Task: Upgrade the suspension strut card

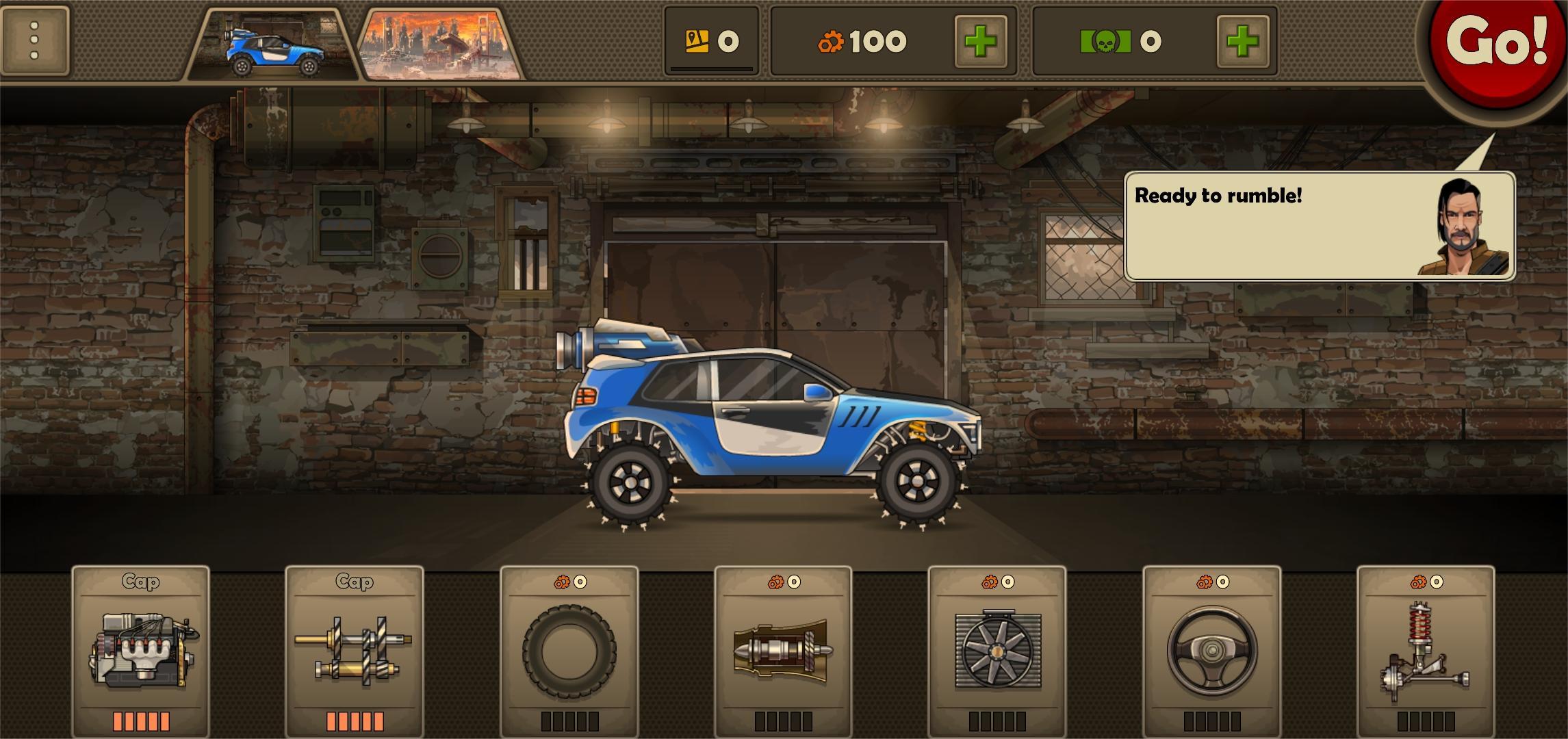Action: (x=1426, y=650)
